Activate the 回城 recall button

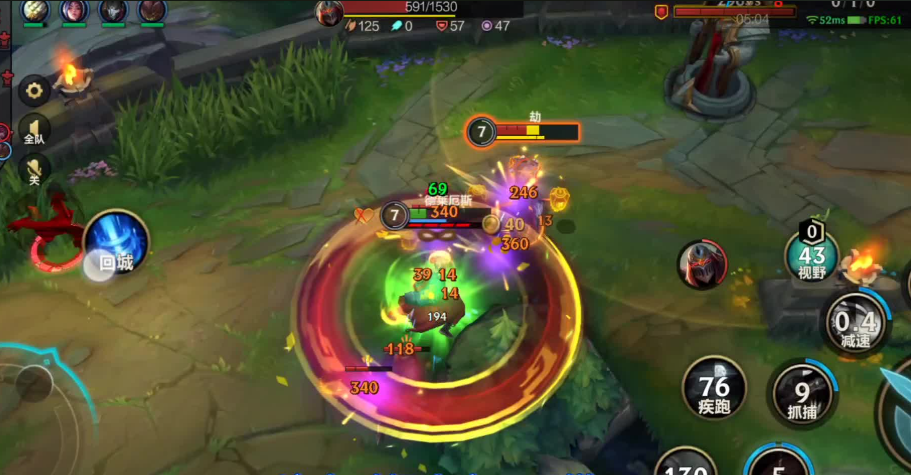click(116, 244)
